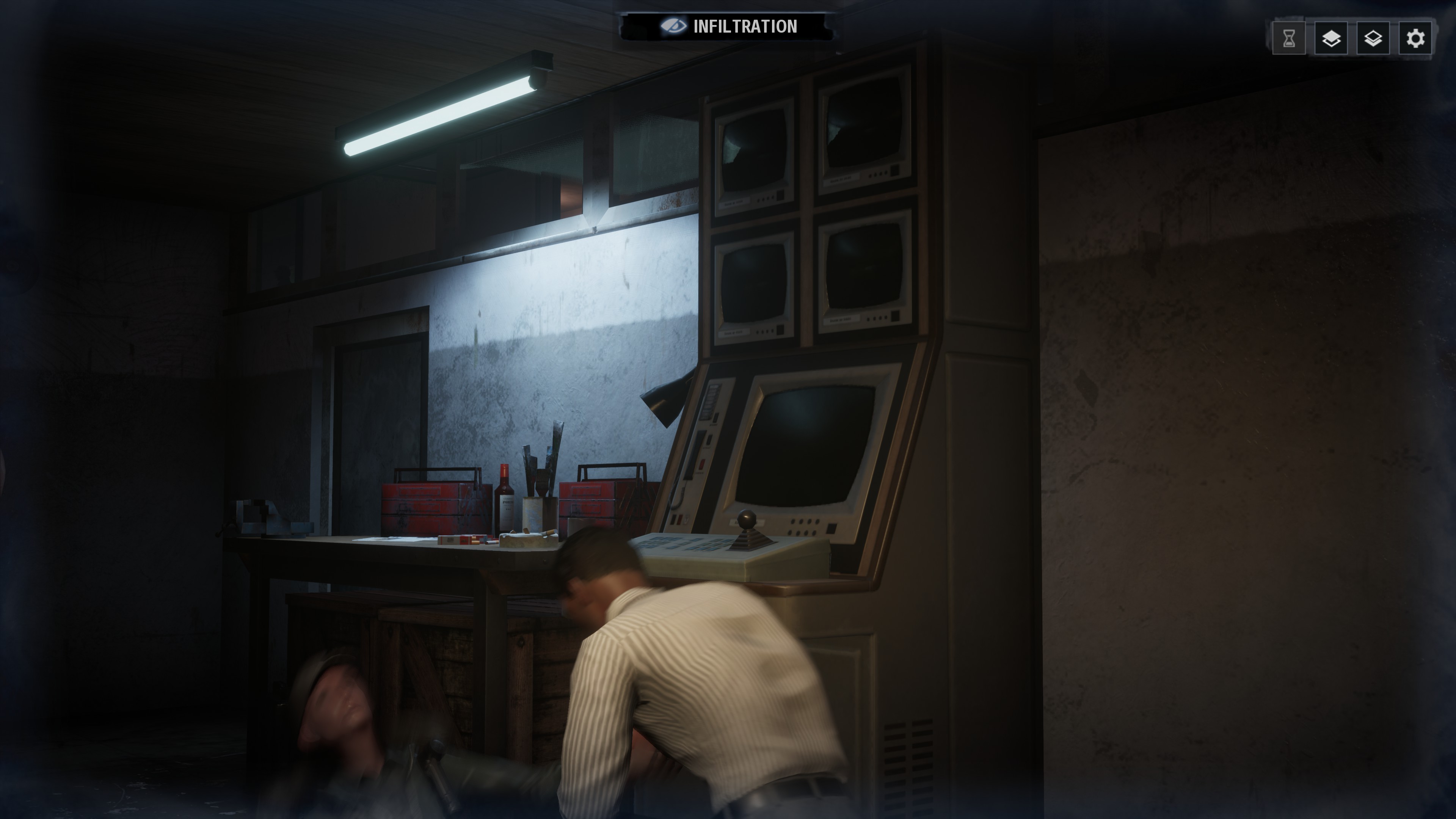Open the gear settings menu
Image resolution: width=1456 pixels, height=819 pixels.
coord(1415,38)
